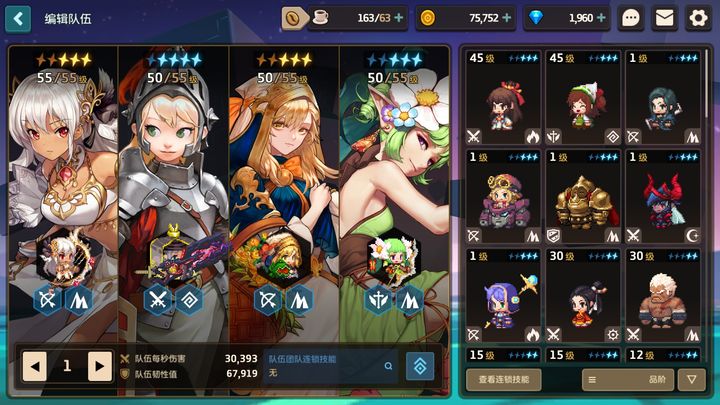
Task: Add gold coins with the plus button
Action: coord(507,18)
